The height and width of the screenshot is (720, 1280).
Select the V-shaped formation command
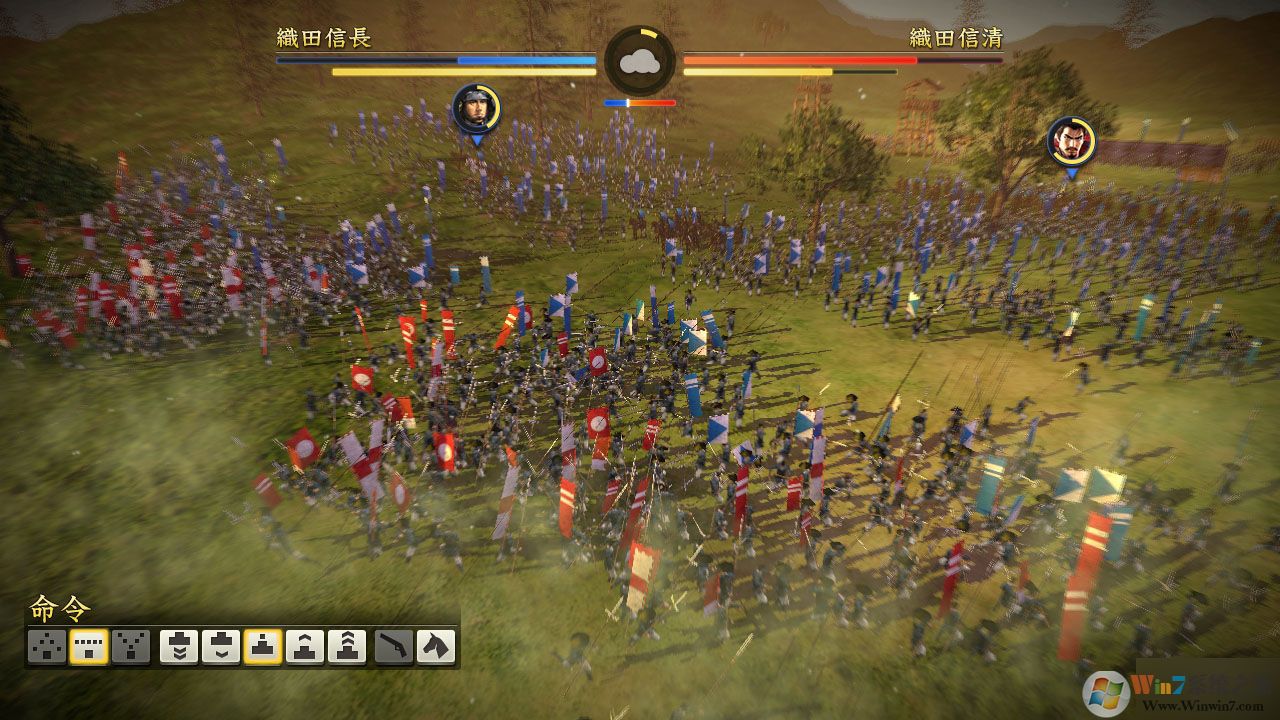click(131, 647)
